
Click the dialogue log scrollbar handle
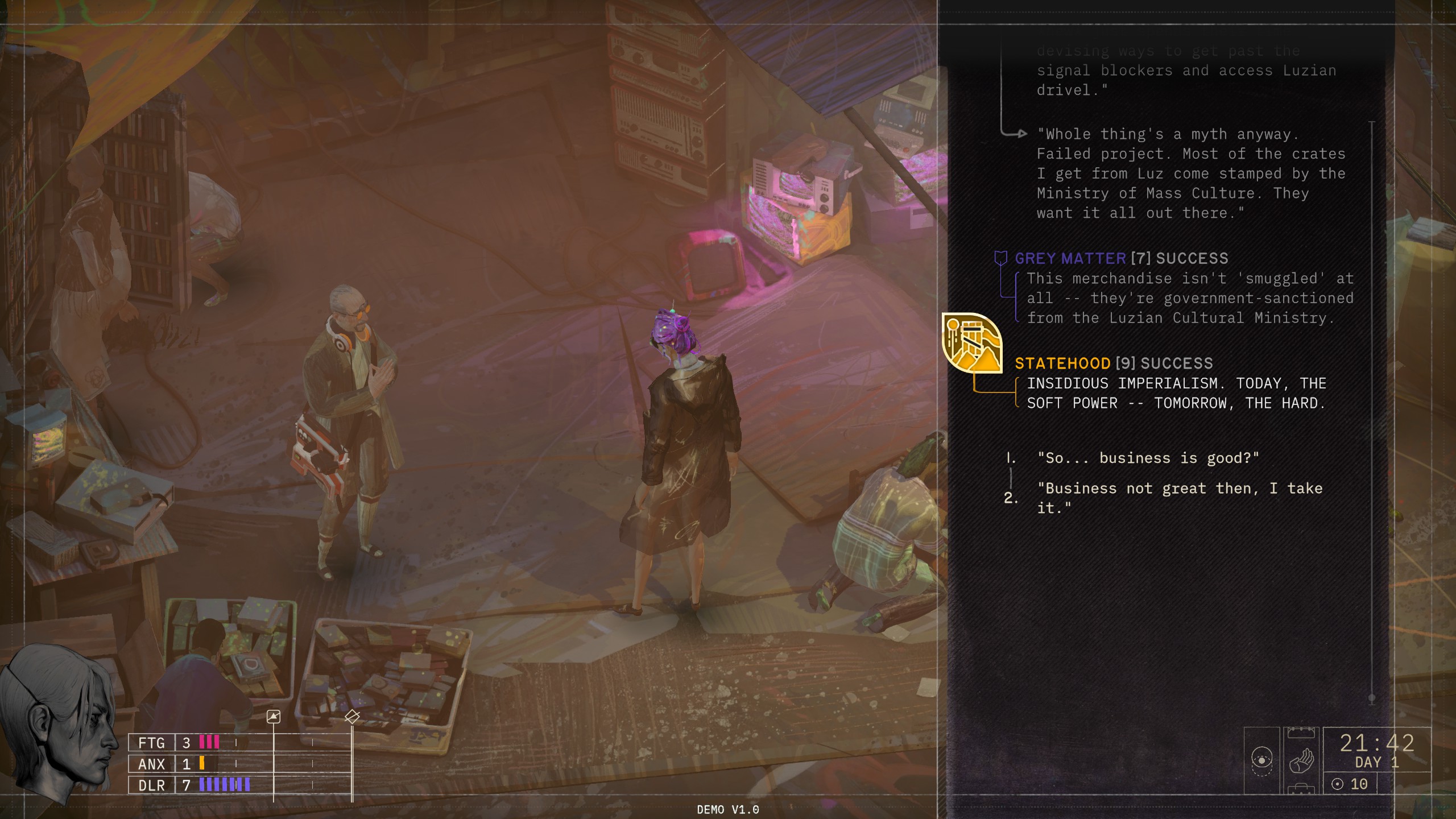click(1372, 698)
